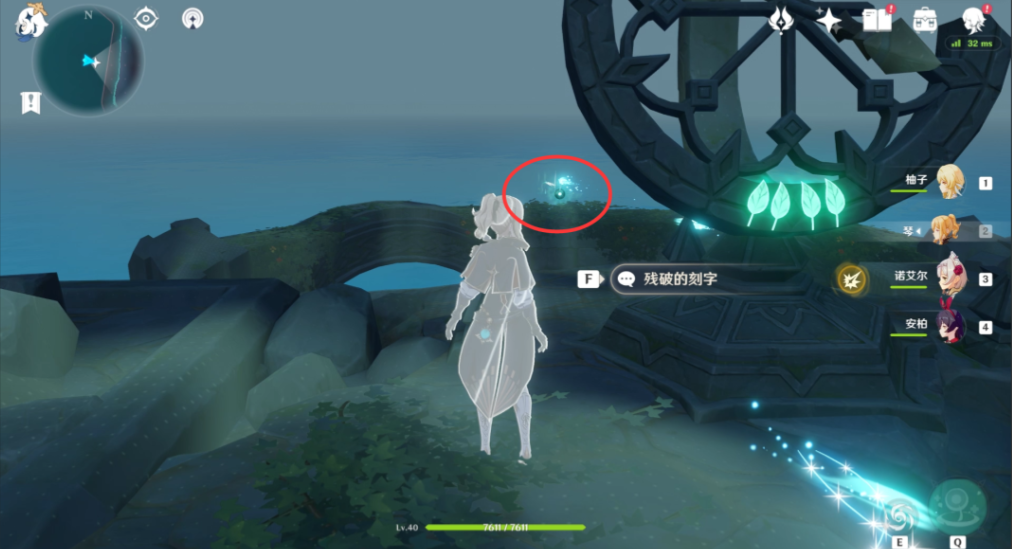1012x549 pixels.
Task: Switch to party member 诺艾尔
Action: 948,278
